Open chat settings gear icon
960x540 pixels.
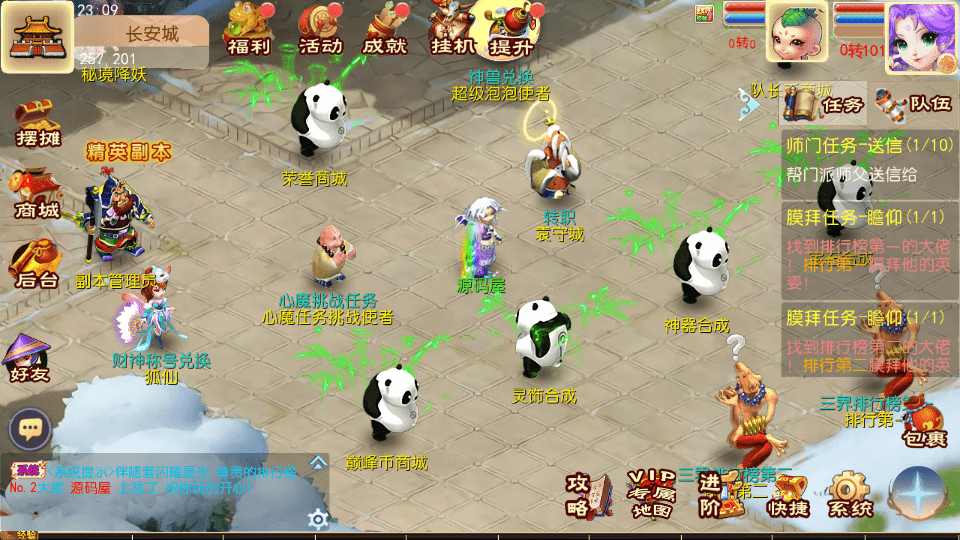318,518
